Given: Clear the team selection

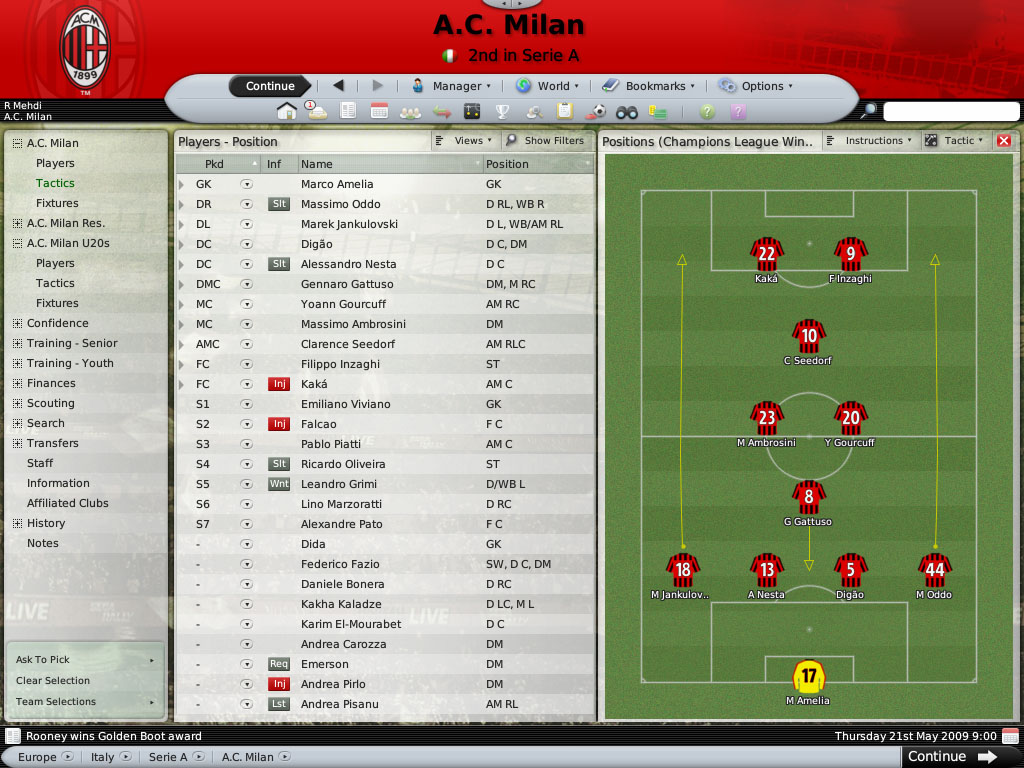Looking at the screenshot, I should click(53, 681).
